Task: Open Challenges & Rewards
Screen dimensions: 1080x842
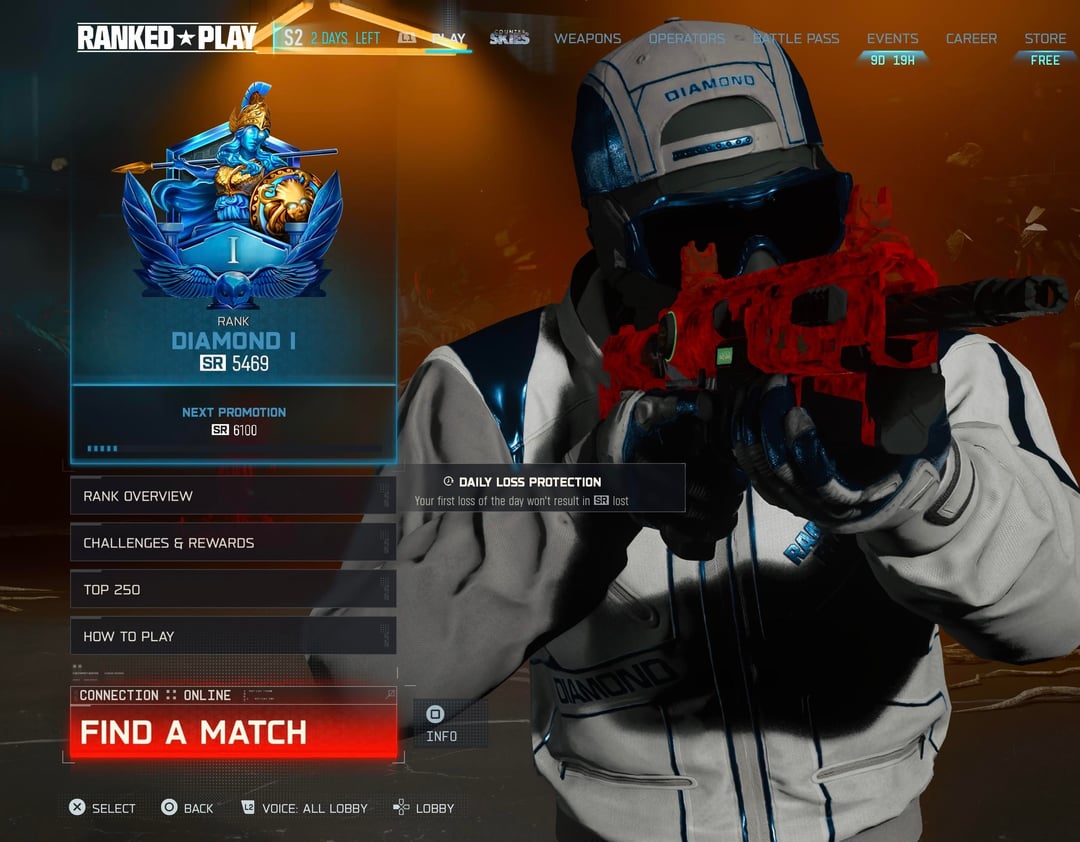Action: click(233, 543)
